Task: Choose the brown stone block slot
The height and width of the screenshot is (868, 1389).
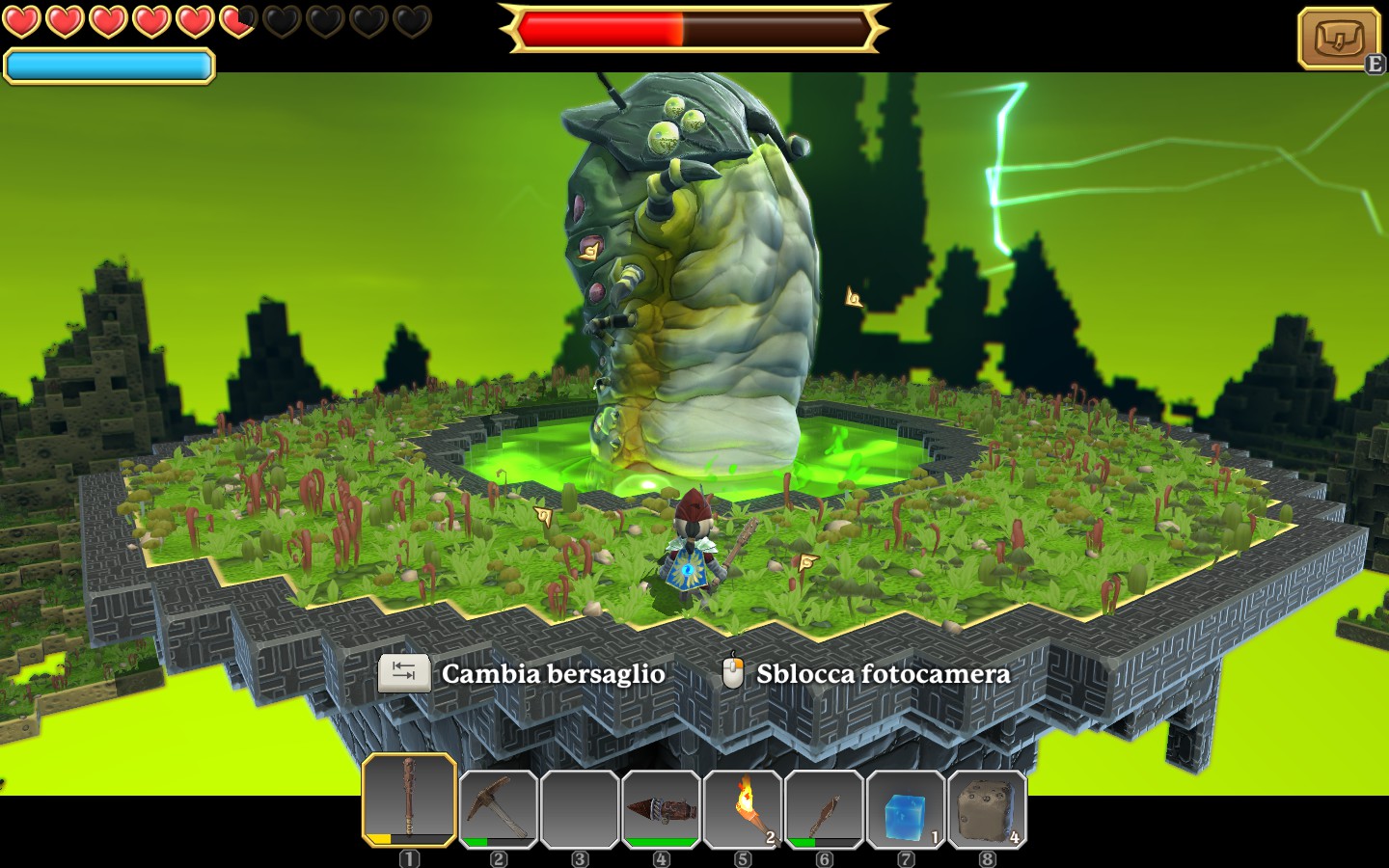Action: pyautogui.click(x=987, y=809)
